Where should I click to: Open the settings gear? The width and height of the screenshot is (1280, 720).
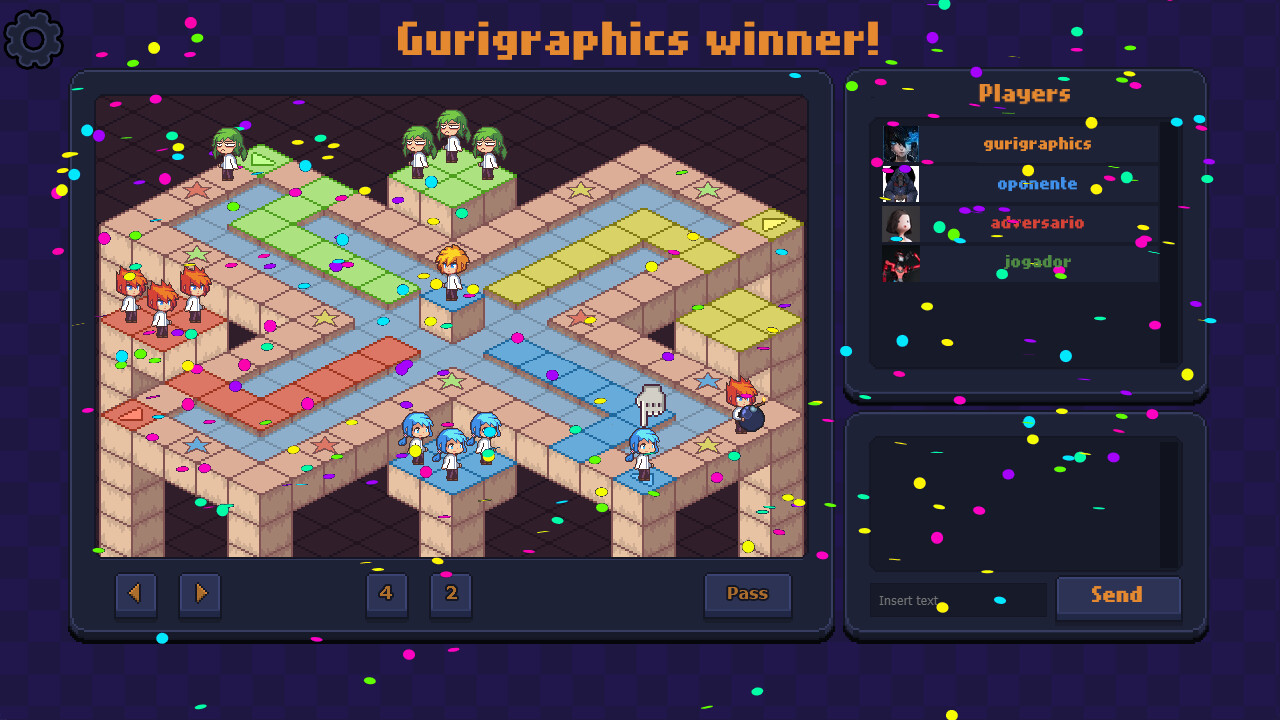tap(33, 38)
